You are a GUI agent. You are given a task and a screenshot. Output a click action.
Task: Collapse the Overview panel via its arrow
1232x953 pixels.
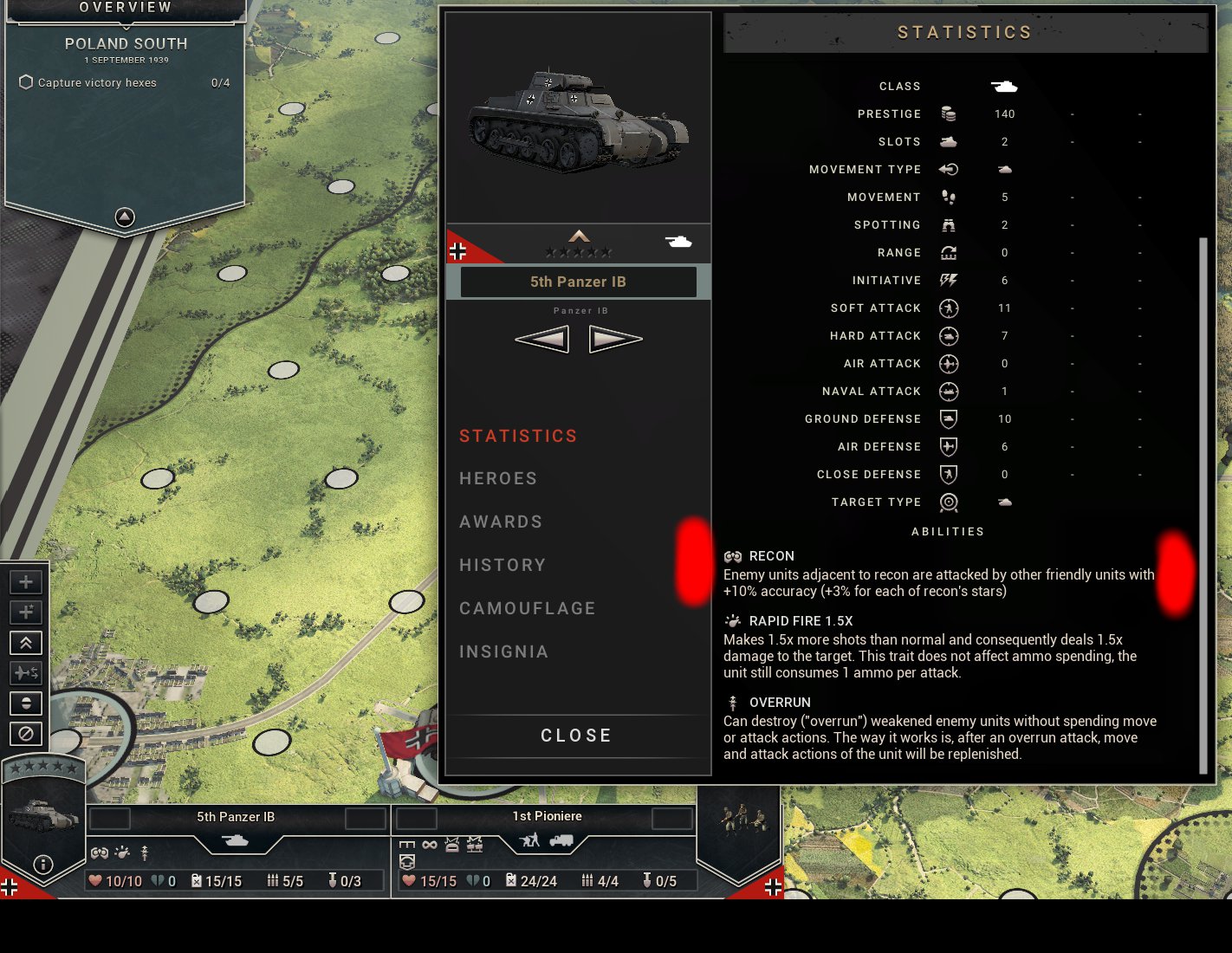125,217
